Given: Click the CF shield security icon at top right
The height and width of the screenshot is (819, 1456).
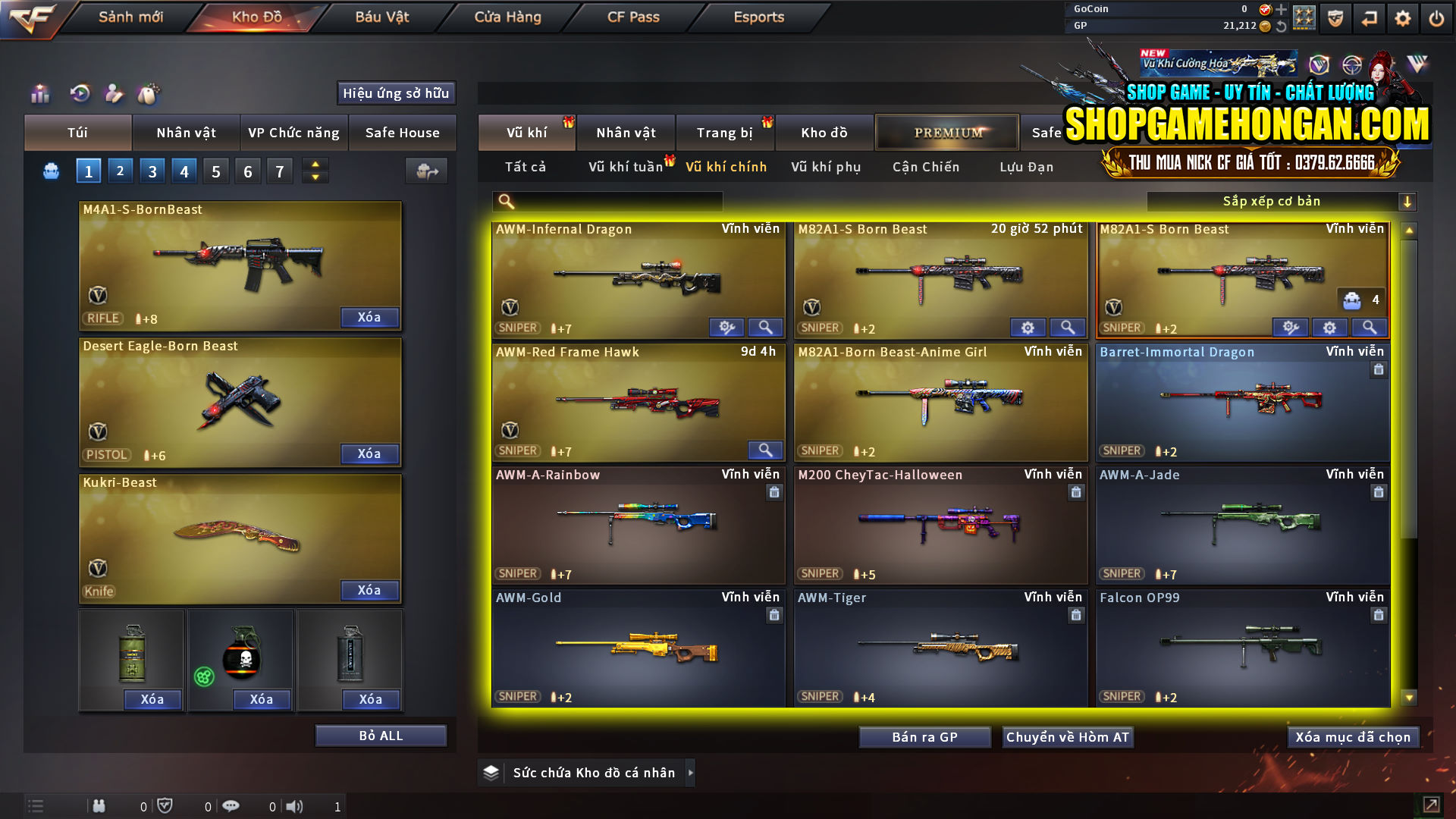Looking at the screenshot, I should pyautogui.click(x=1334, y=17).
